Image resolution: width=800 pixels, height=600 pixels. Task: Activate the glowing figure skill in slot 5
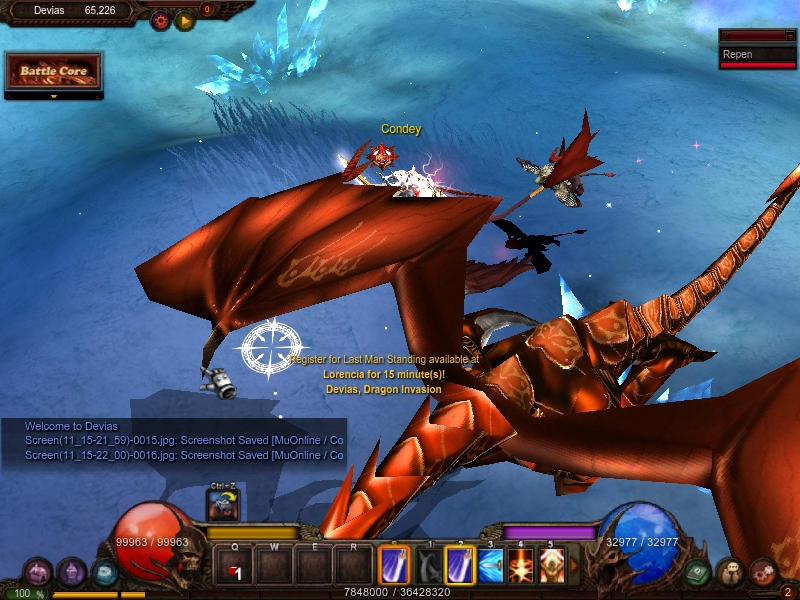[551, 566]
